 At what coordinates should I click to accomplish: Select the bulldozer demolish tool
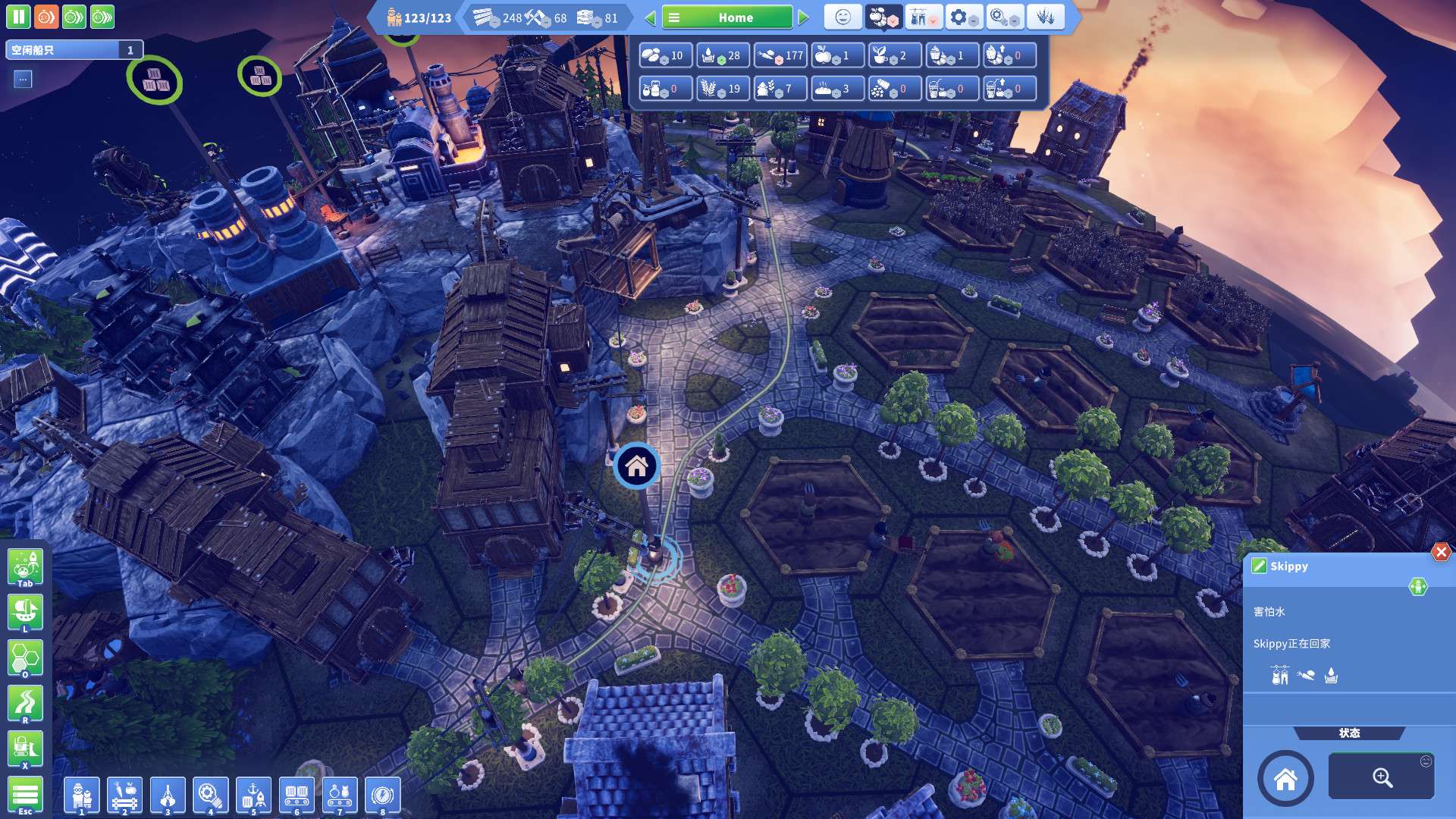pos(25,748)
